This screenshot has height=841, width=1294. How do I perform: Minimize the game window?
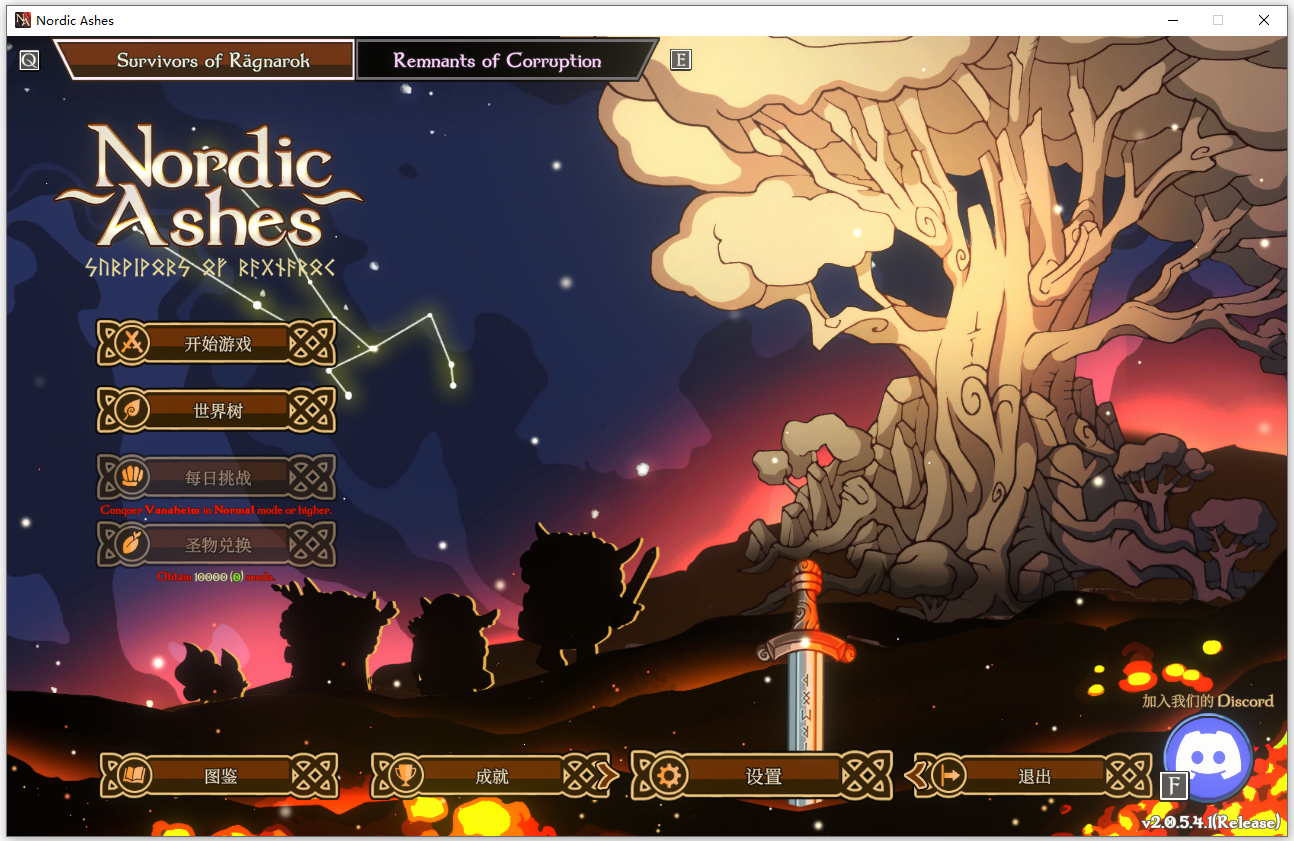[1172, 20]
